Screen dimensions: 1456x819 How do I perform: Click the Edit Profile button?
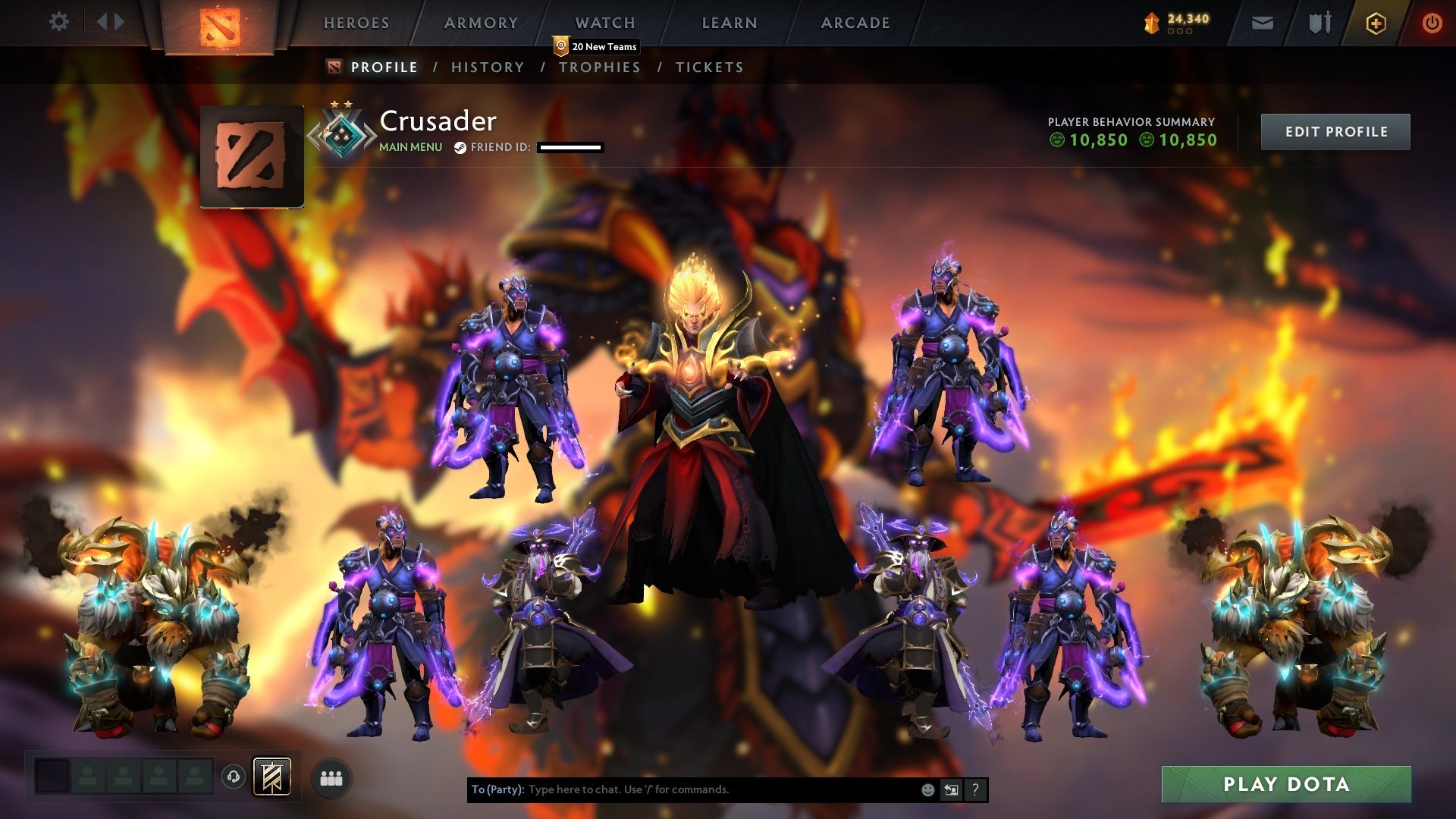point(1335,132)
